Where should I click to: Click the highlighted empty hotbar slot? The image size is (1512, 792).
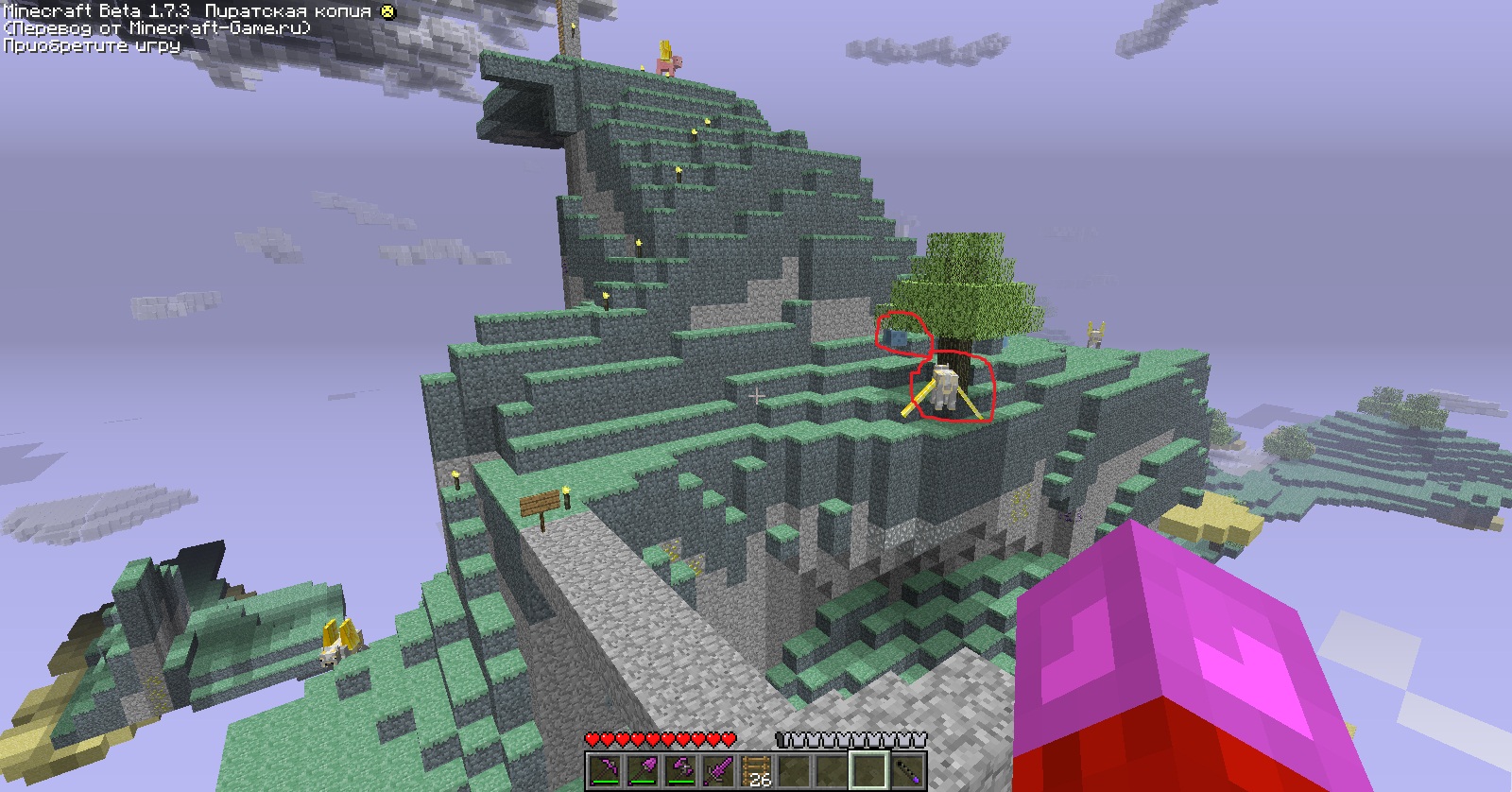tap(869, 770)
